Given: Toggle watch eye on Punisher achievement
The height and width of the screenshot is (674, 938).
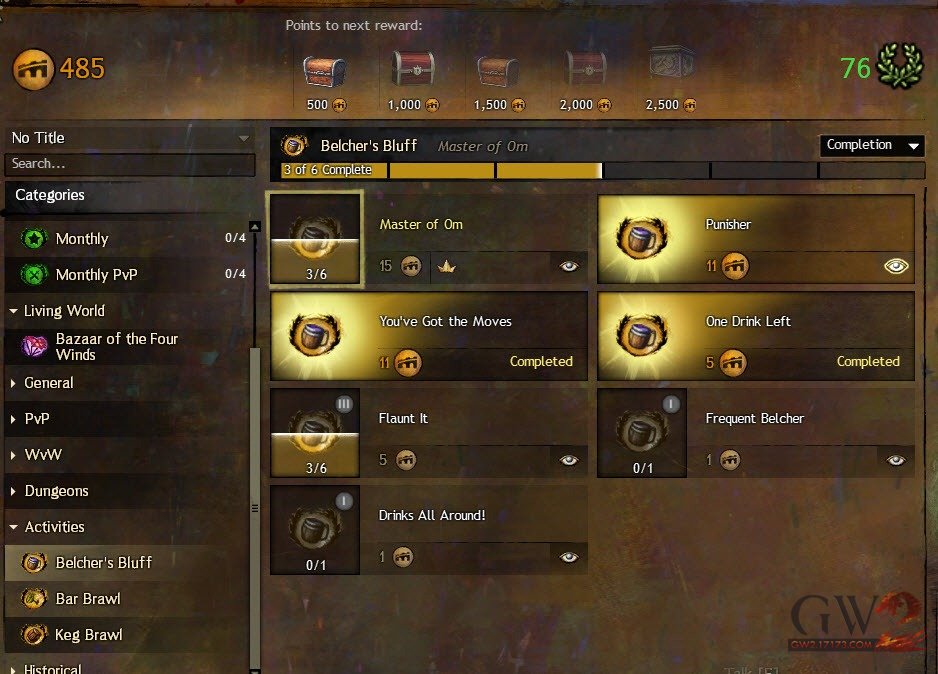Looking at the screenshot, I should (x=896, y=266).
